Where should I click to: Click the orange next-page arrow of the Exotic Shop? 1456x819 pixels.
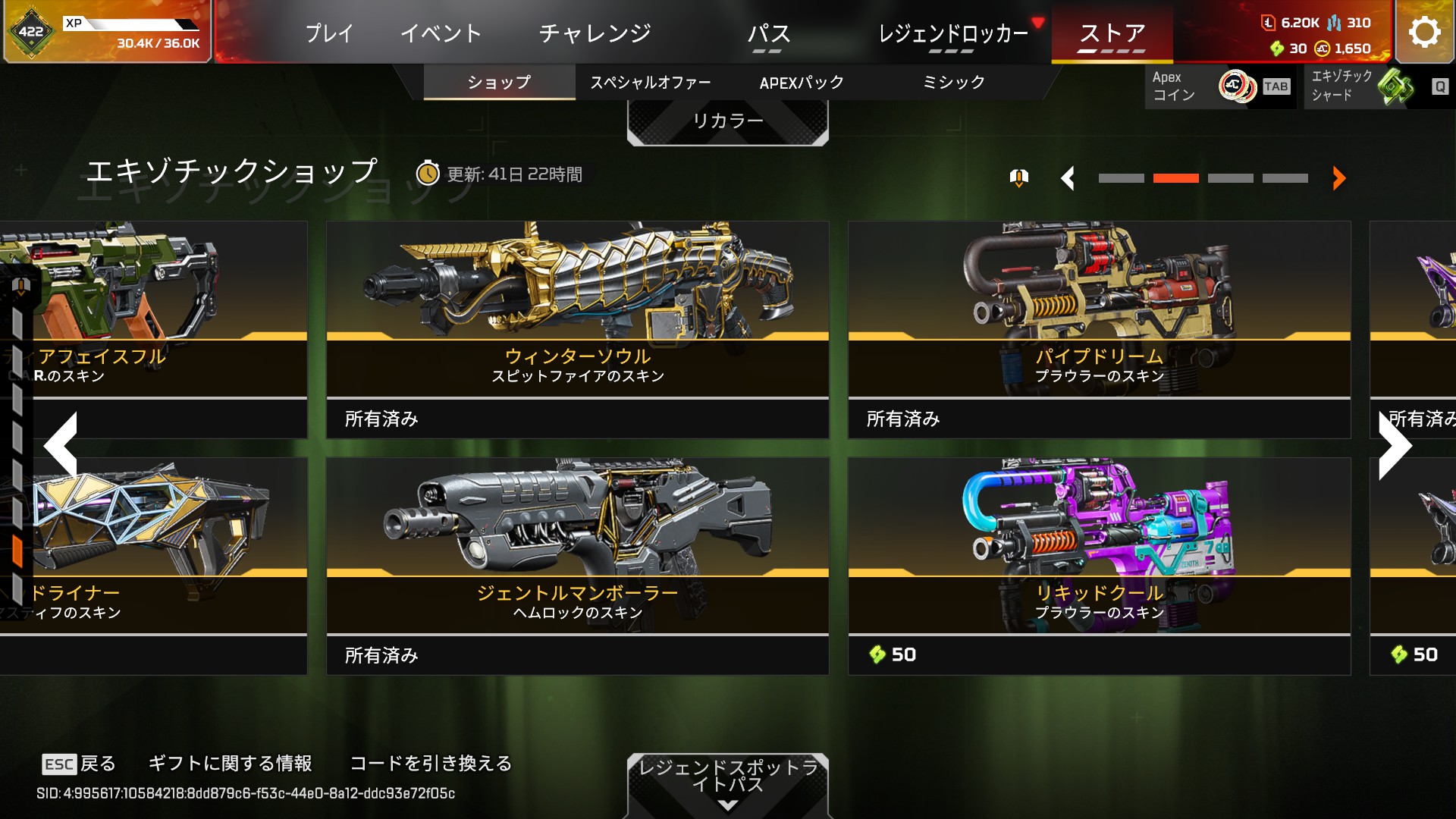pyautogui.click(x=1338, y=178)
